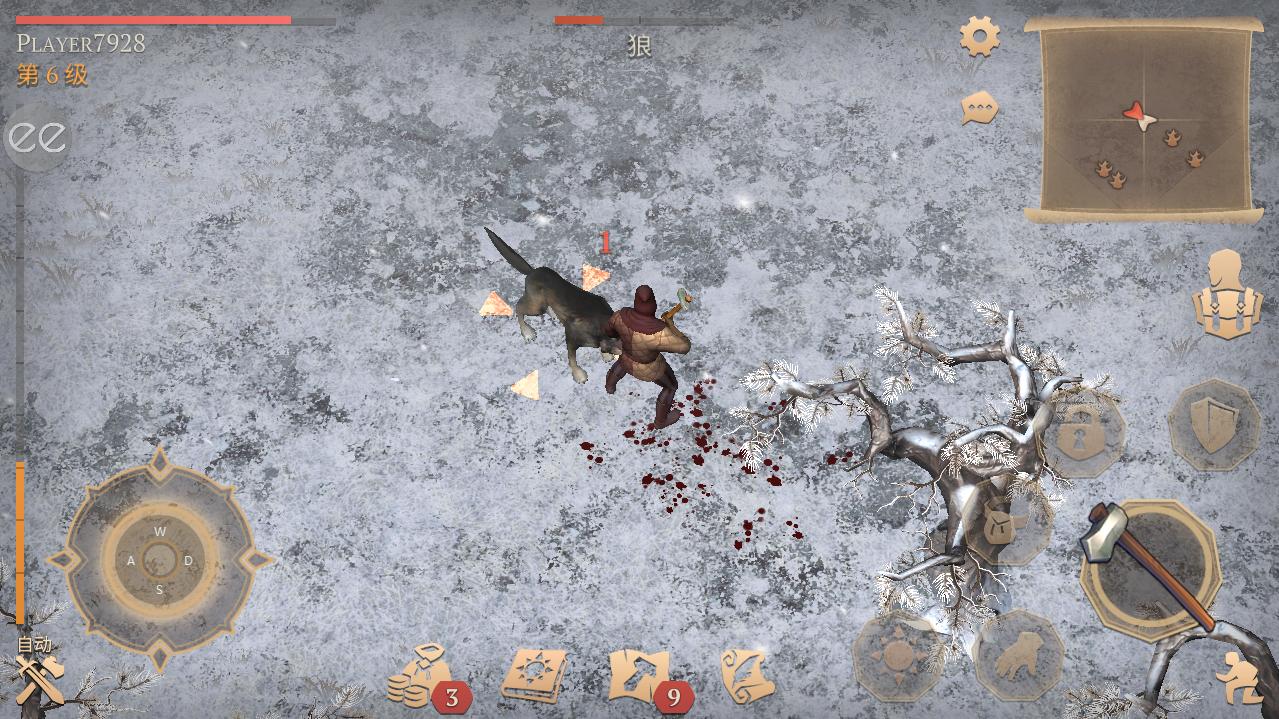Click the round 'ee' emblem button

[38, 138]
